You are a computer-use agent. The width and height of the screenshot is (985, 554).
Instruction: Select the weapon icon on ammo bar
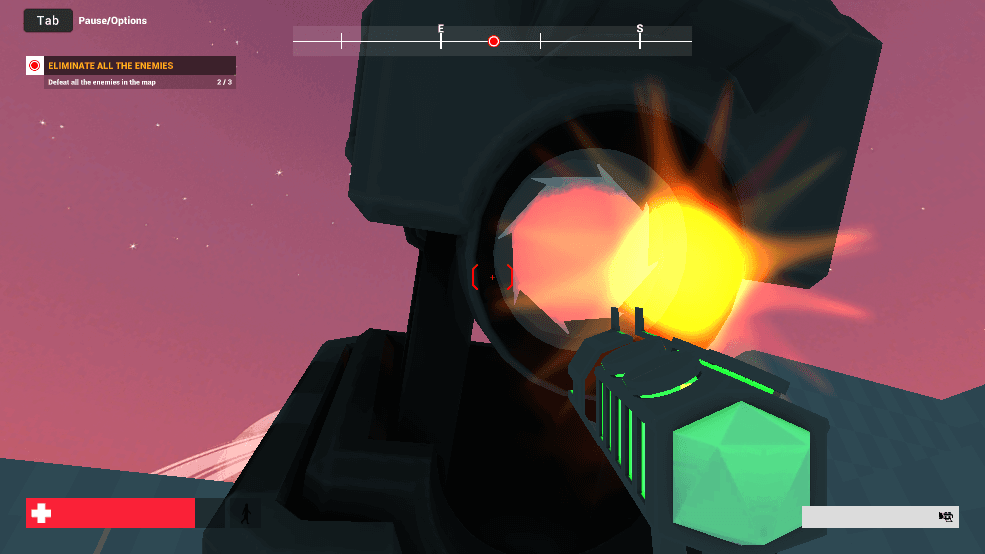point(945,516)
